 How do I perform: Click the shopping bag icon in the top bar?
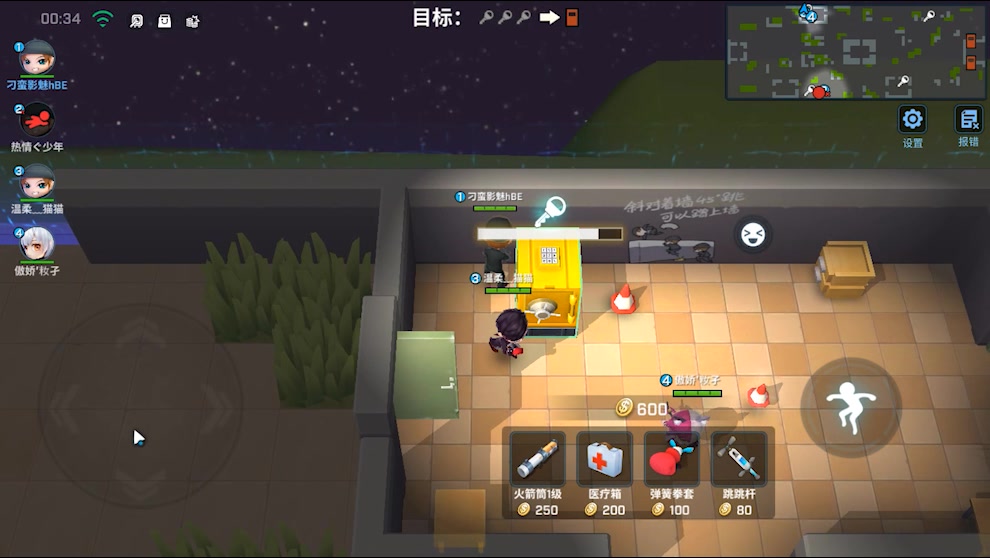click(x=164, y=20)
